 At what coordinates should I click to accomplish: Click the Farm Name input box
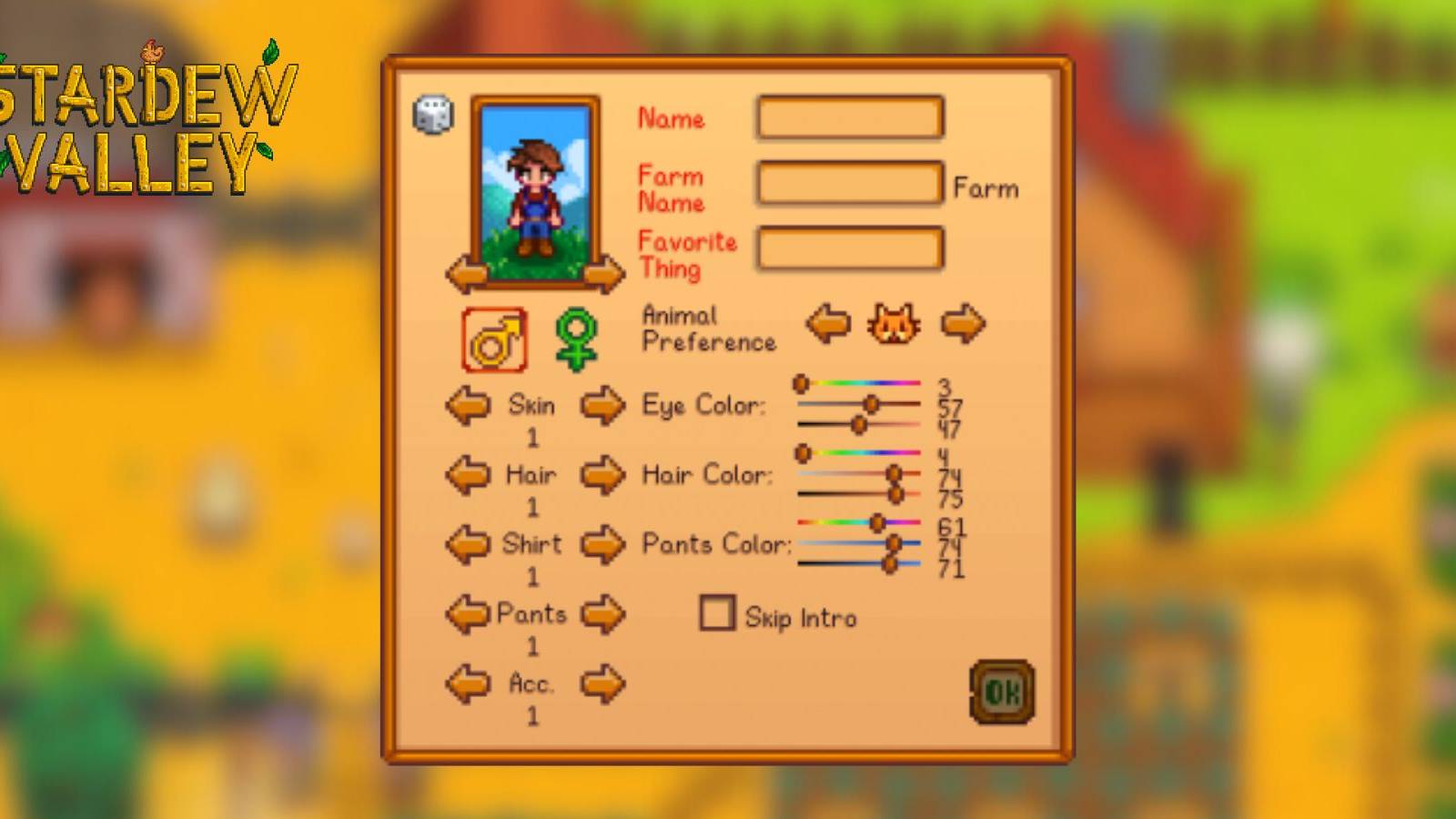coord(848,182)
